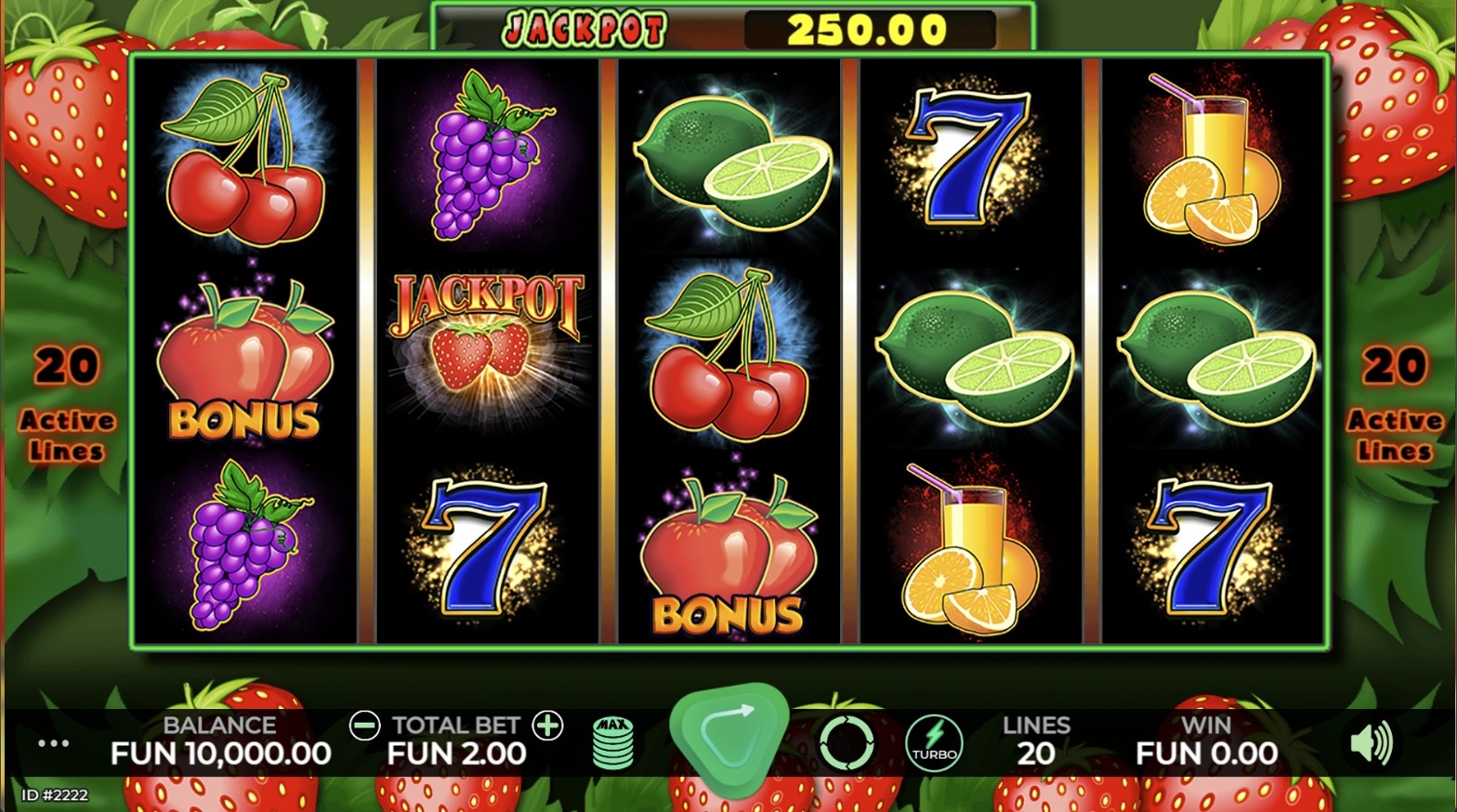Set max bet using the coin stack icon

click(613, 743)
